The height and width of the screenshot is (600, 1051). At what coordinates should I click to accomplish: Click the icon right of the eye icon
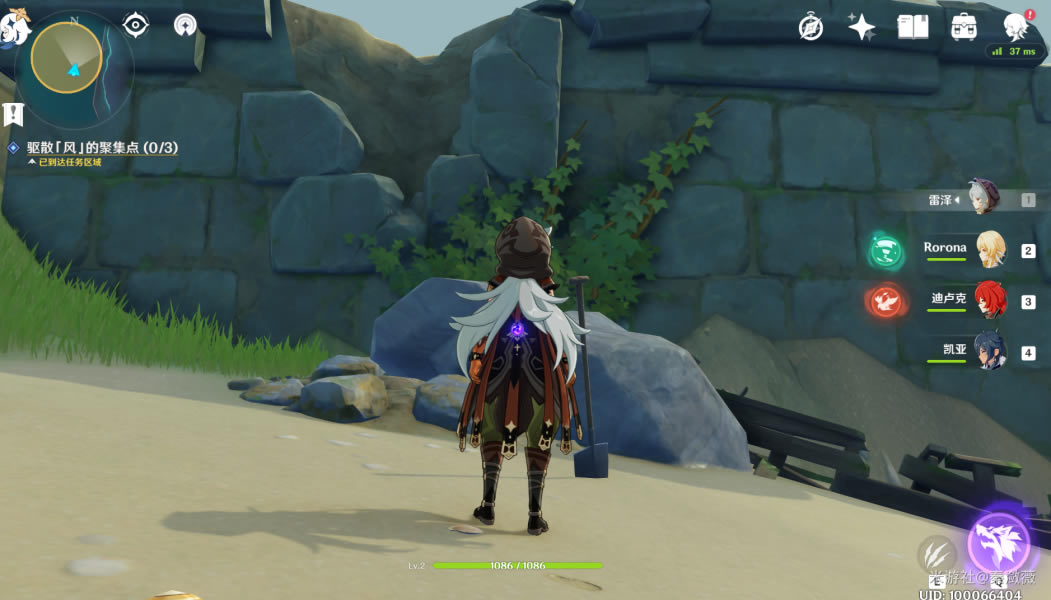[x=185, y=25]
